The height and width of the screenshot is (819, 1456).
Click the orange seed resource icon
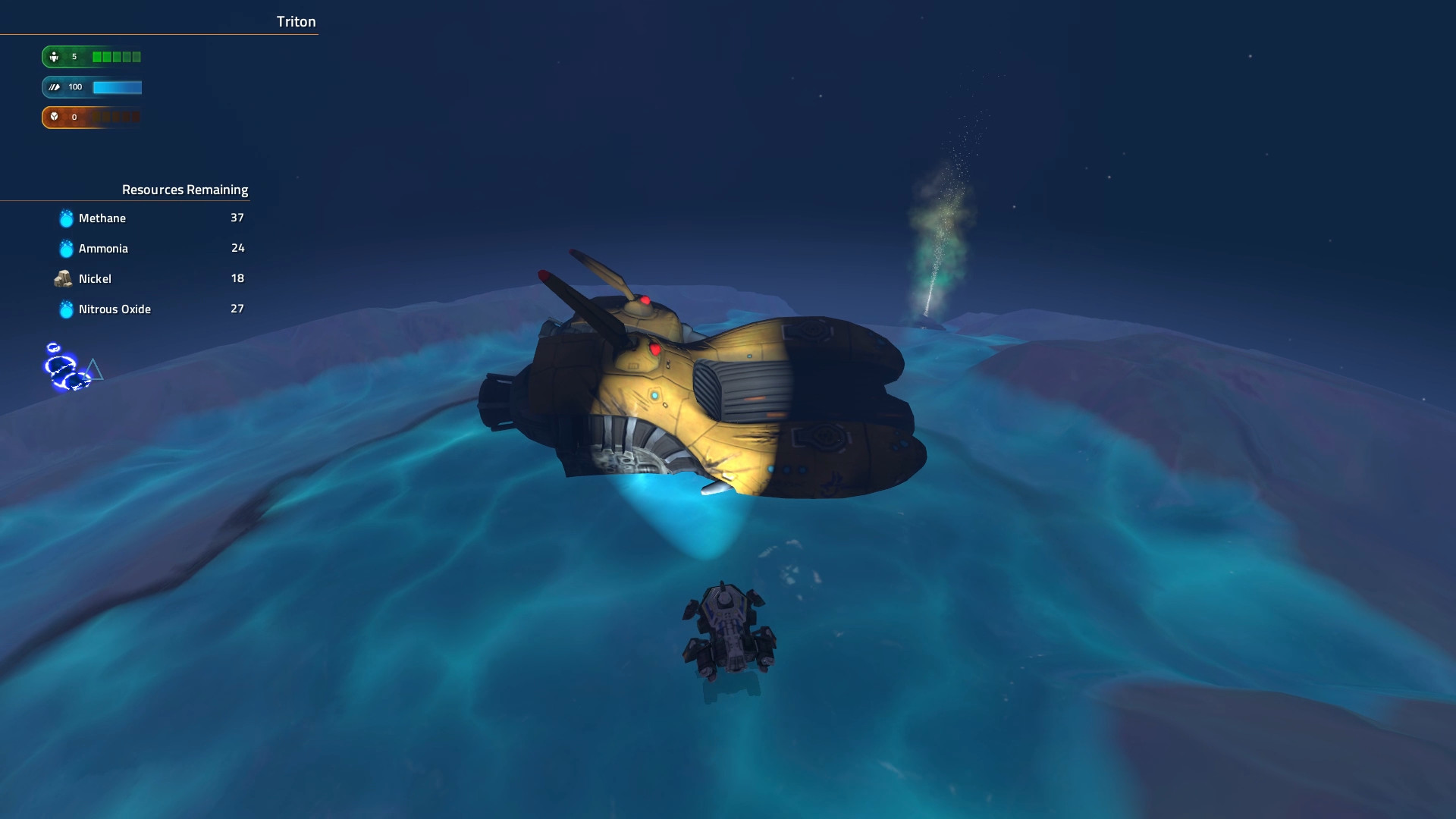(x=53, y=117)
